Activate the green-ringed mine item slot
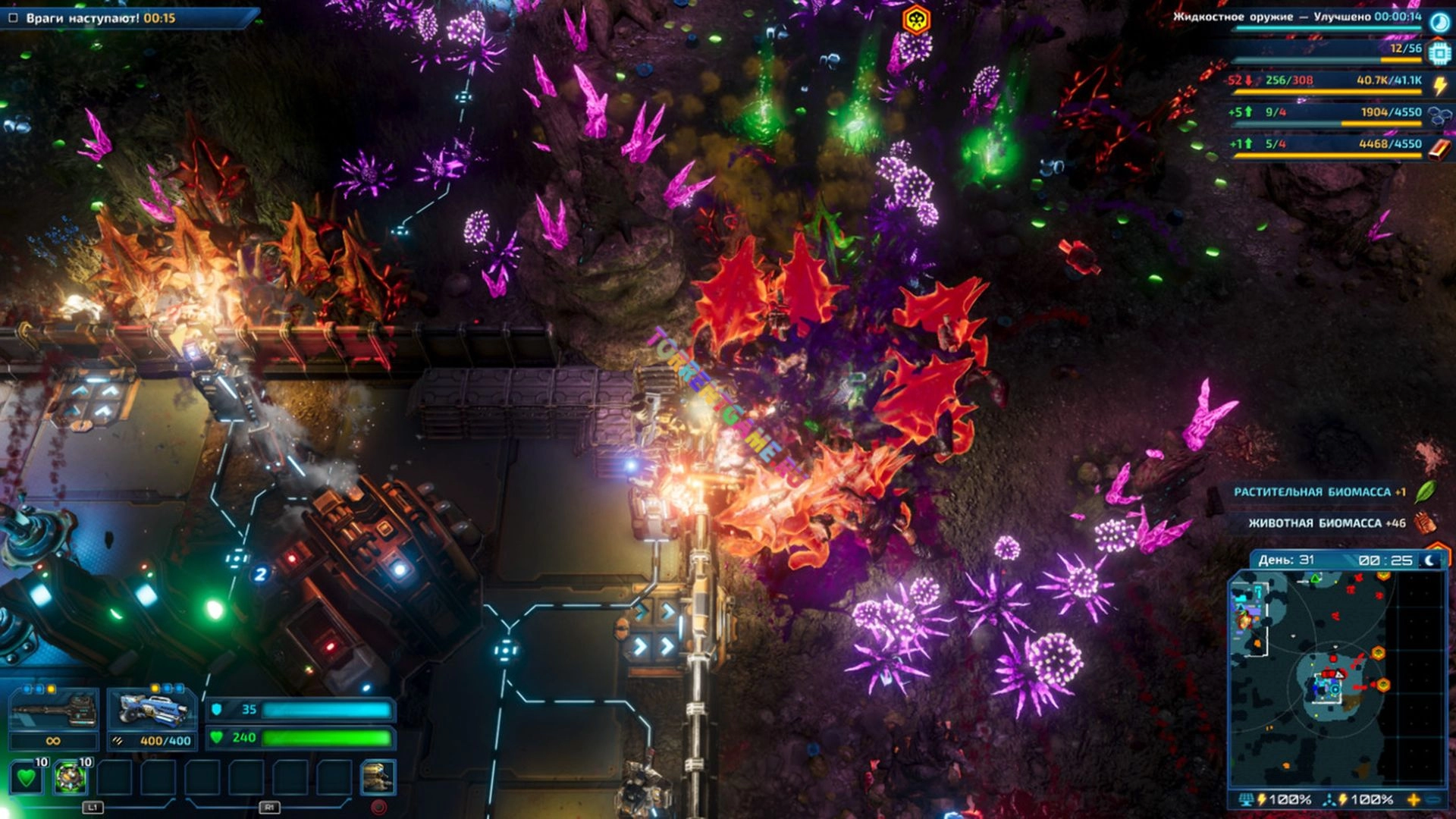 coord(71,778)
